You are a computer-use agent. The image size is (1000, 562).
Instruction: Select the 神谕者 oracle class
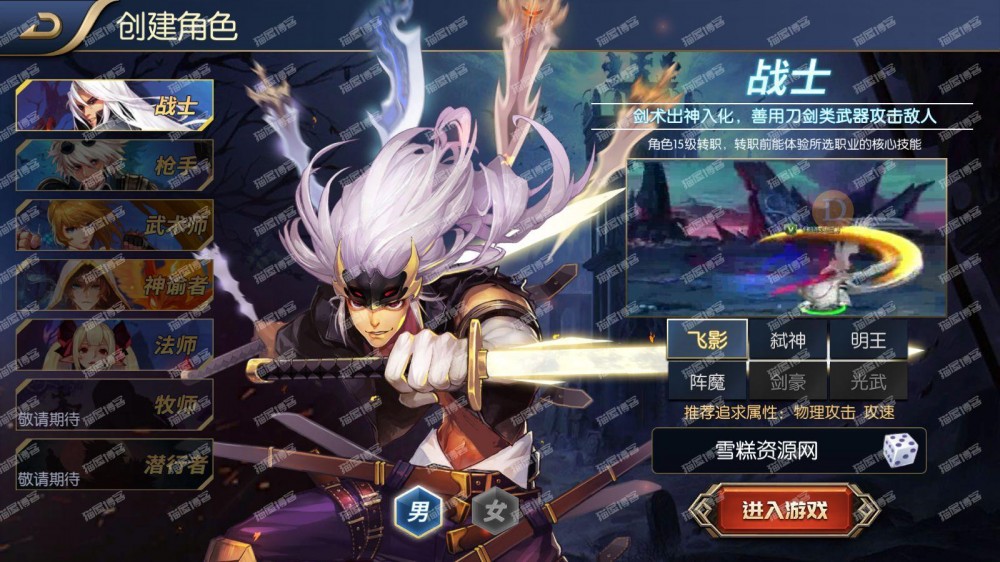click(x=114, y=285)
